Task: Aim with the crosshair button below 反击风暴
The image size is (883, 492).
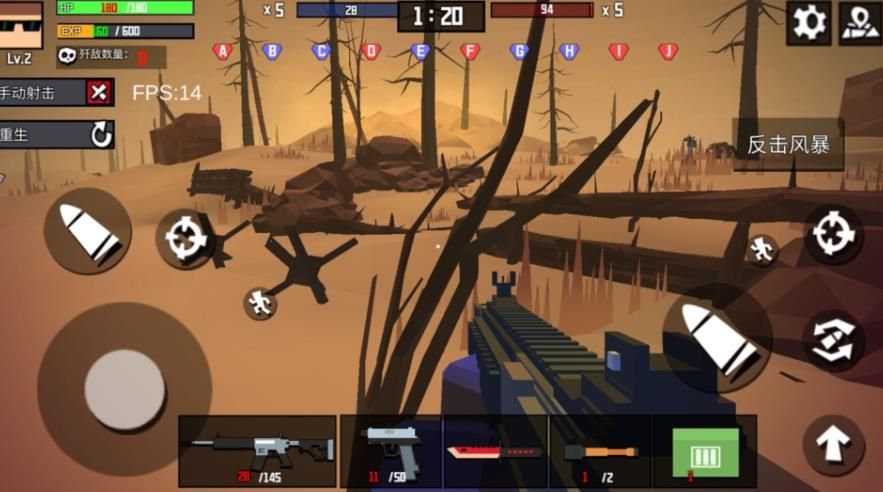Action: pyautogui.click(x=832, y=234)
